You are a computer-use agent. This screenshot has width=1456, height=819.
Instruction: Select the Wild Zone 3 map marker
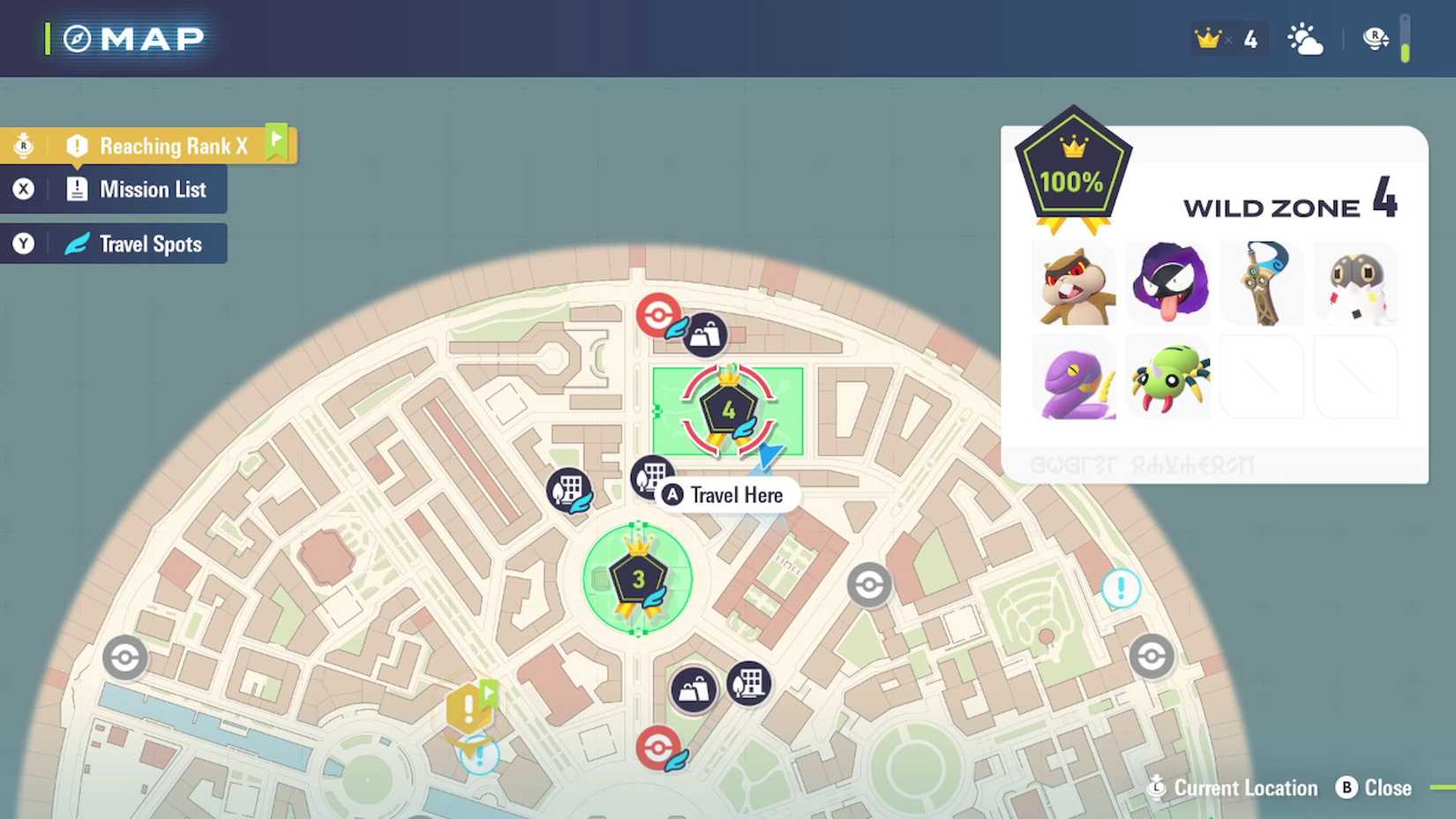[638, 578]
